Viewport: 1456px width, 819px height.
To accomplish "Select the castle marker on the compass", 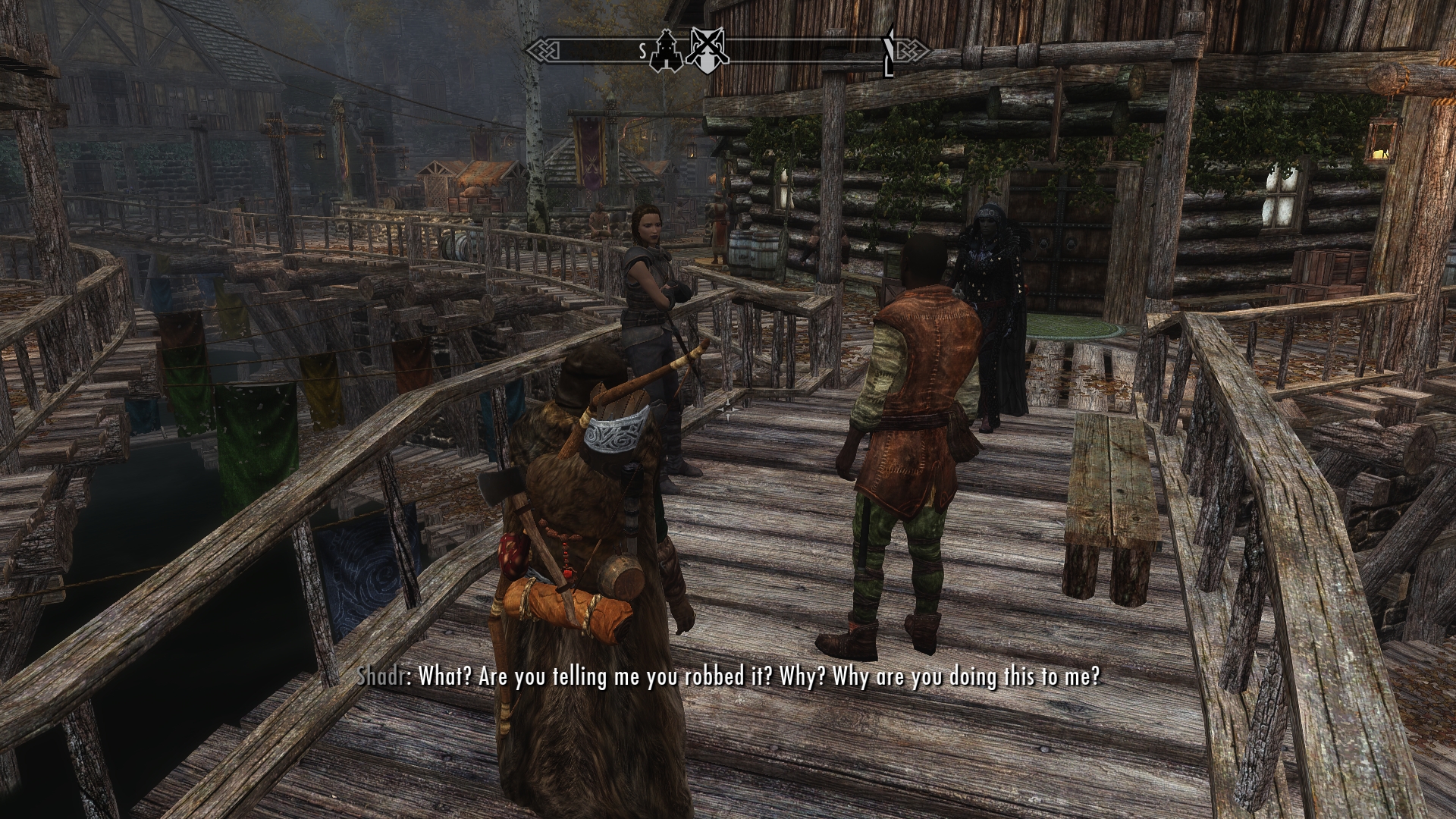I will (666, 50).
